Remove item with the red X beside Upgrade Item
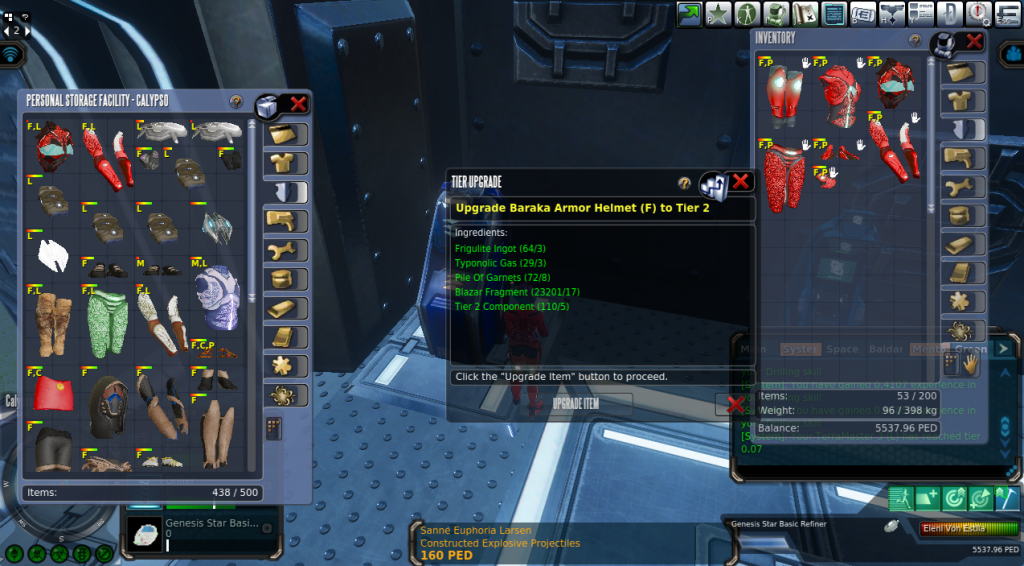This screenshot has height=566, width=1024. pos(735,405)
